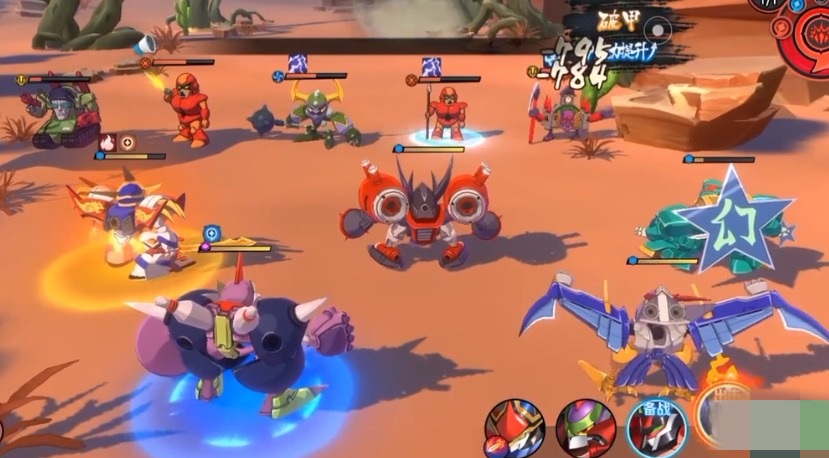Image resolution: width=829 pixels, height=458 pixels.
Task: Tap the grey floating touch circle
Action: (655, 27)
